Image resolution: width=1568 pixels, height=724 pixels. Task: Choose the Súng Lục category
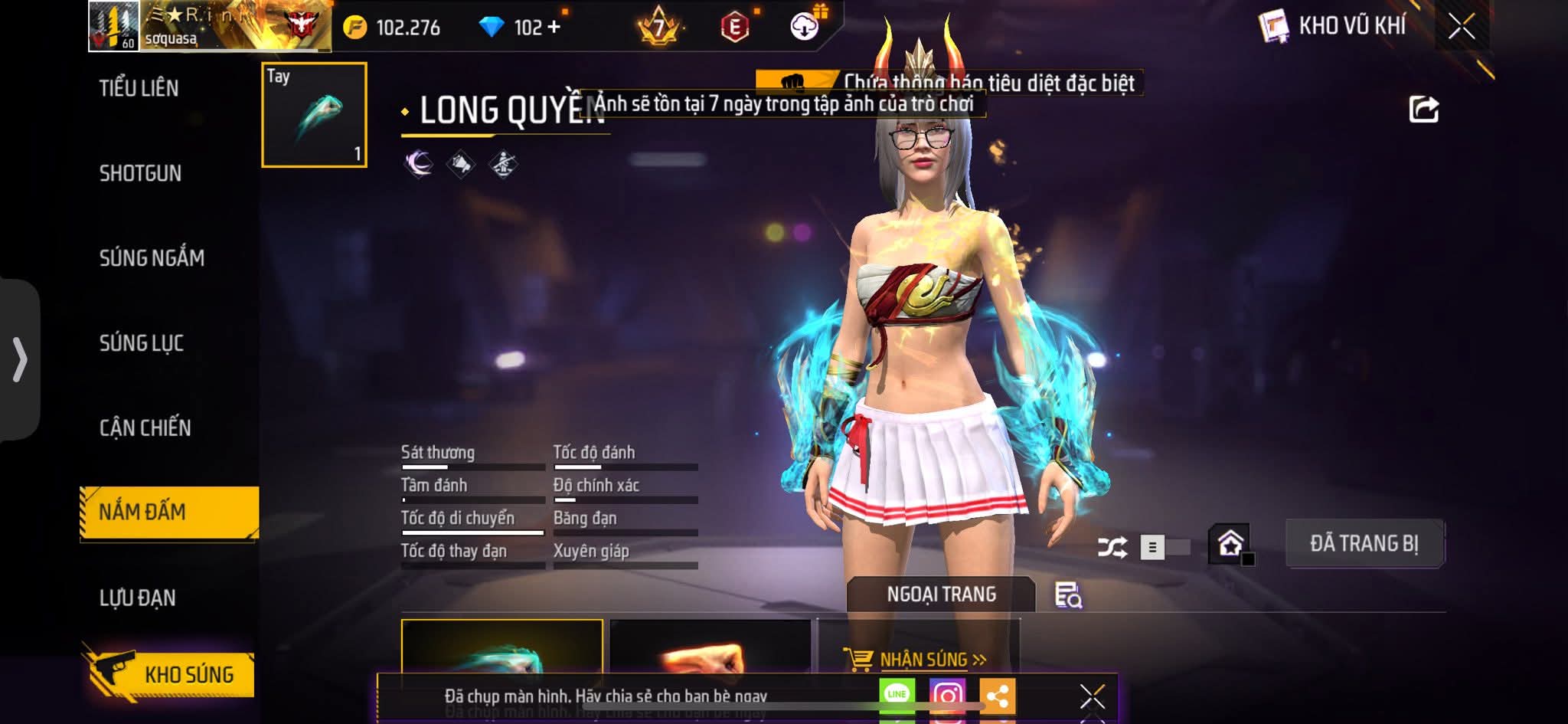(x=142, y=343)
